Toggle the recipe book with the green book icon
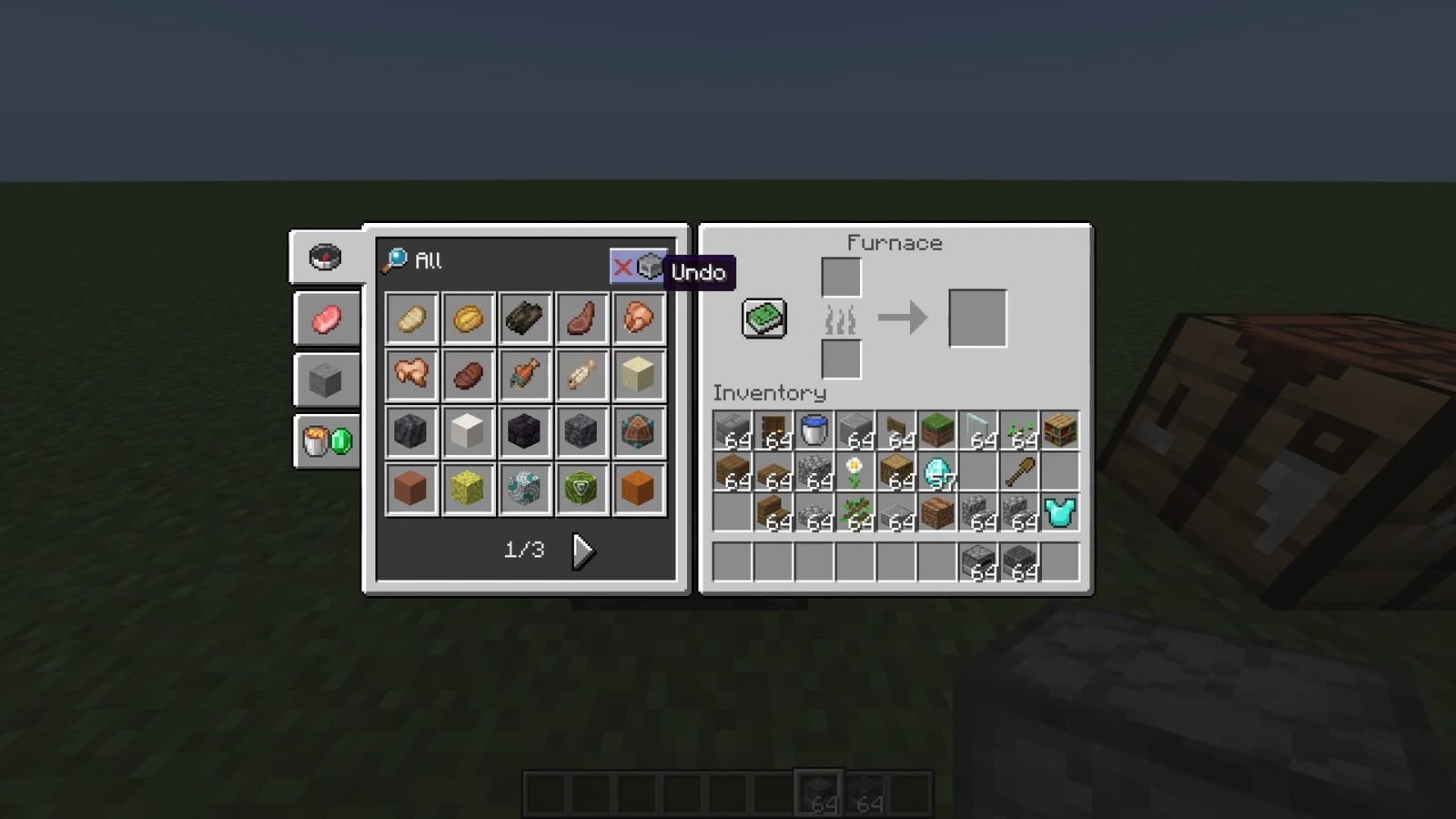This screenshot has width=1456, height=819. [x=763, y=318]
